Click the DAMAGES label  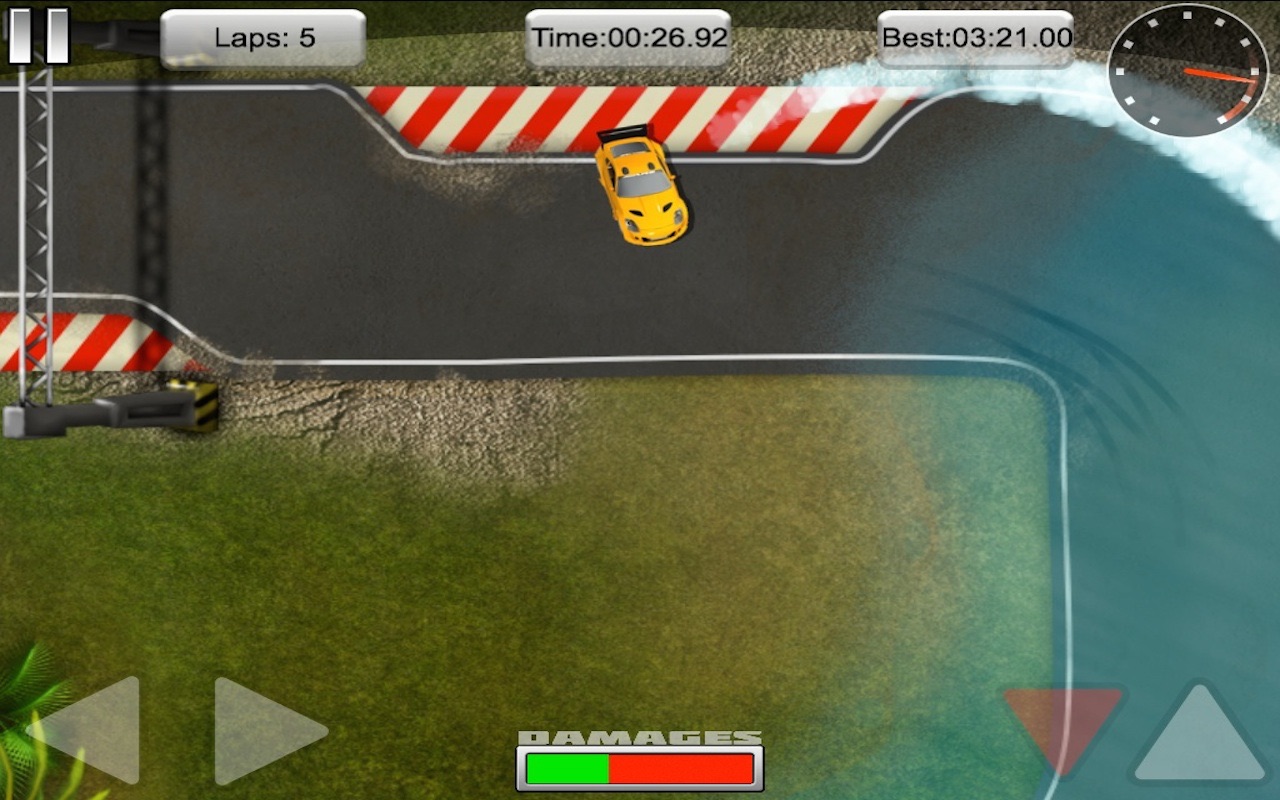pos(638,735)
